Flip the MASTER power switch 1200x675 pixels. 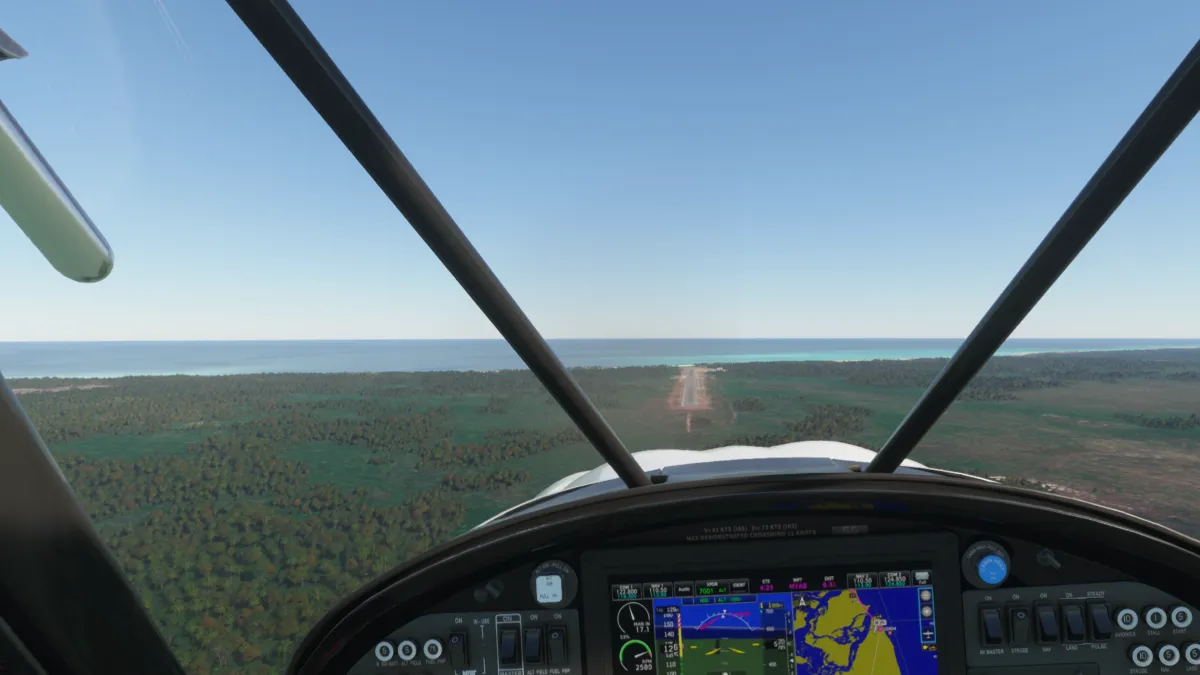coord(508,646)
